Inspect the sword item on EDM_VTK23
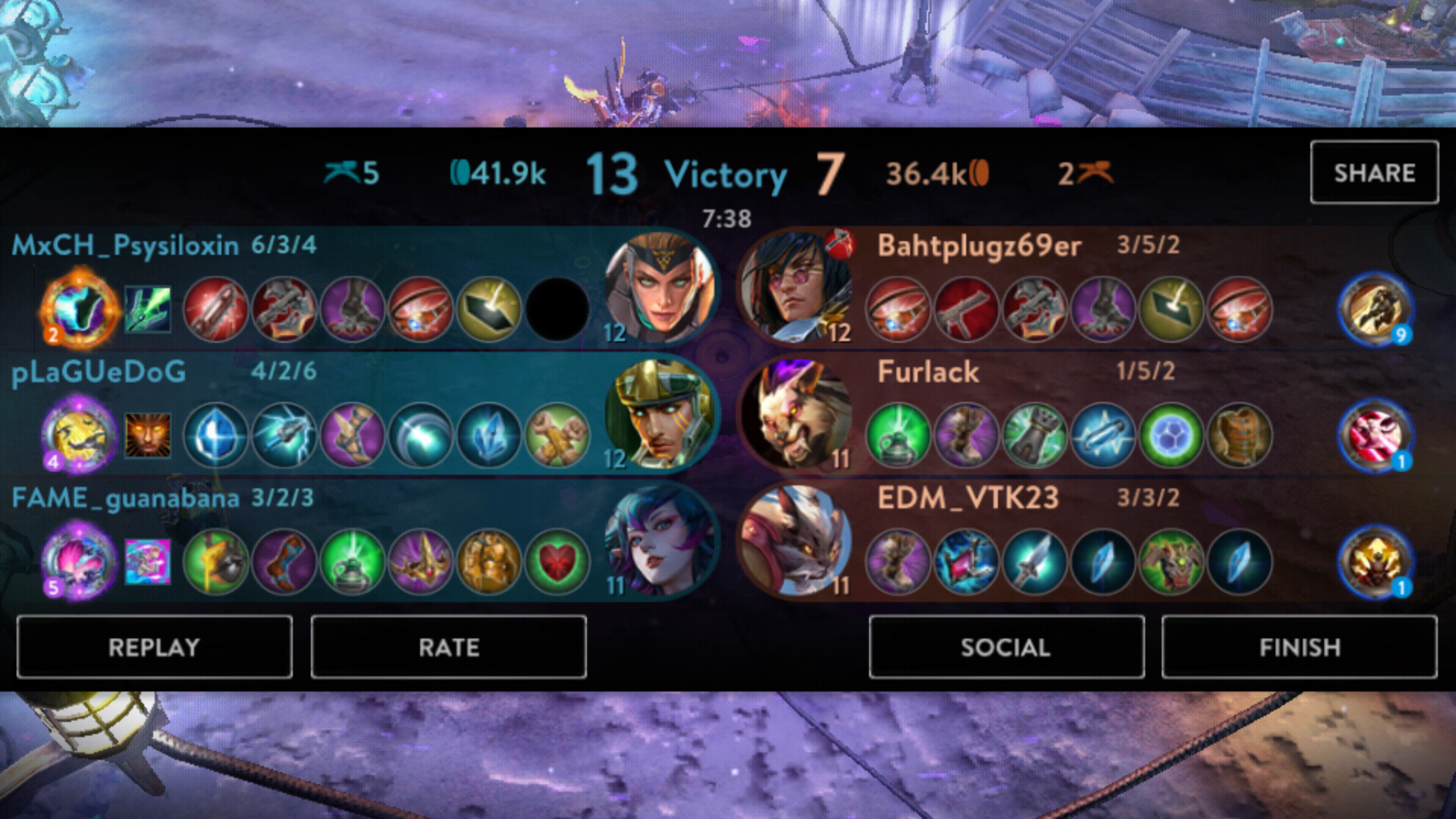This screenshot has width=1456, height=819. click(x=1034, y=562)
